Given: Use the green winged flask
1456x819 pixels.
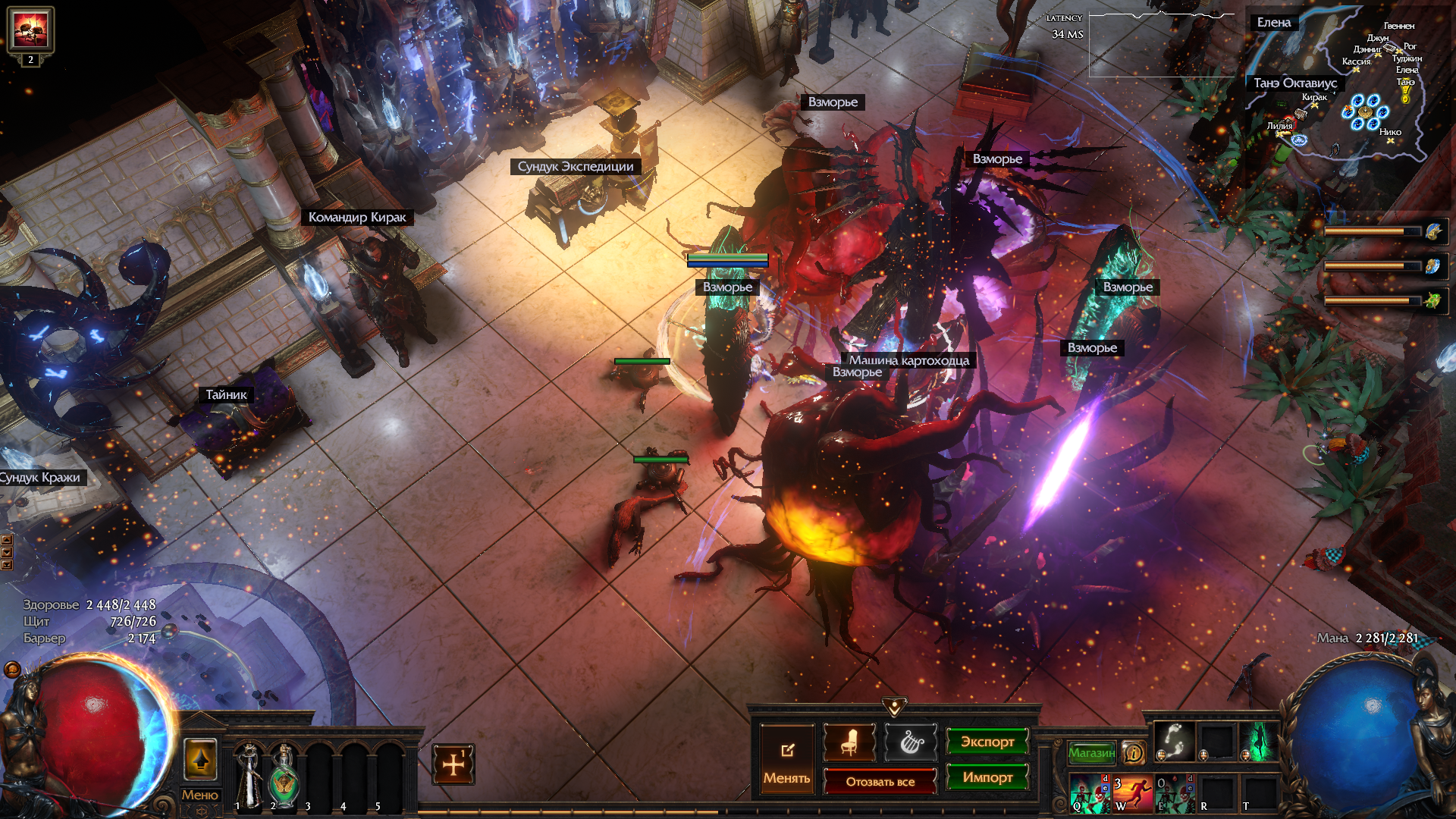Looking at the screenshot, I should (284, 773).
